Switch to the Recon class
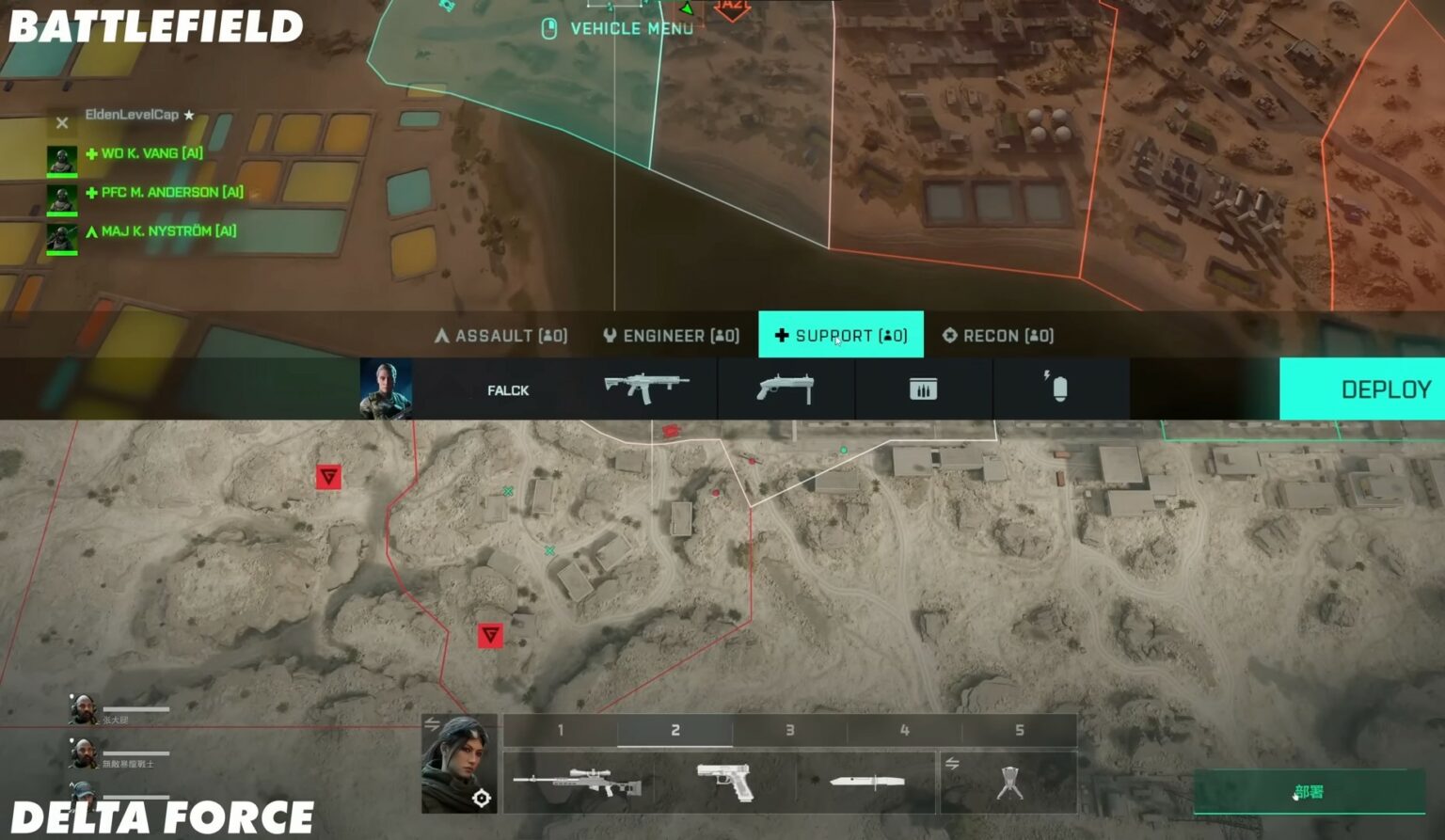1445x840 pixels. (999, 335)
